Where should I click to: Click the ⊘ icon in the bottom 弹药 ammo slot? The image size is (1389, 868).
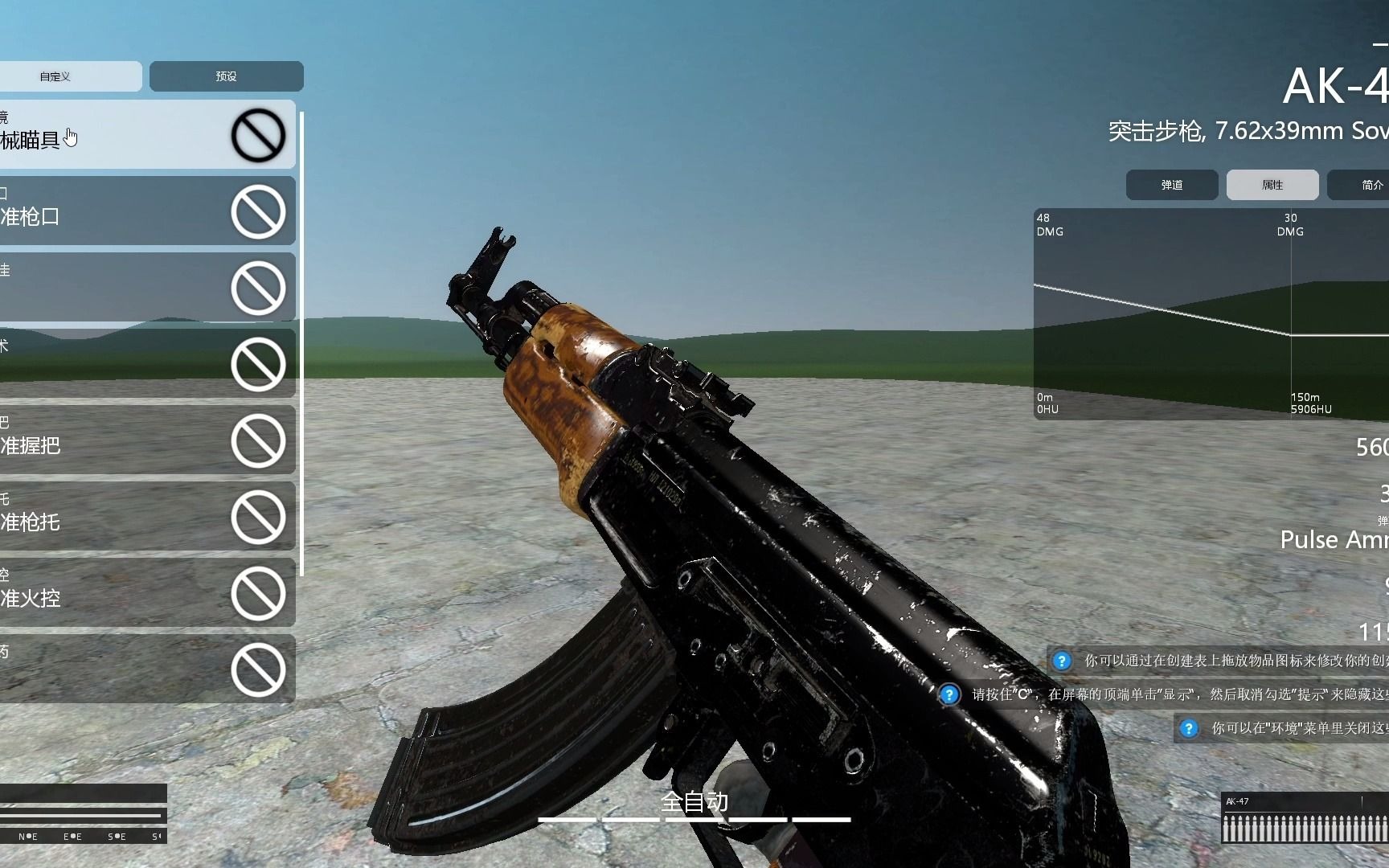coord(259,671)
